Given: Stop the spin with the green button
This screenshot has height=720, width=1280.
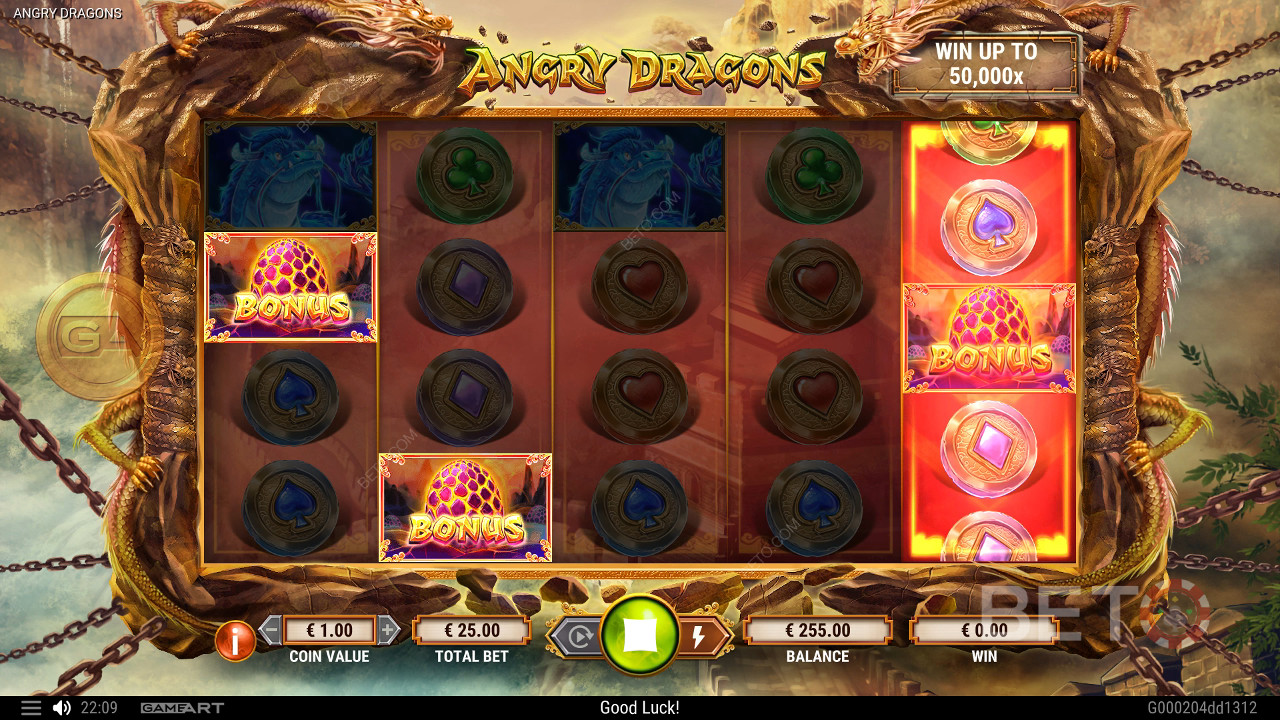Looking at the screenshot, I should [x=640, y=635].
